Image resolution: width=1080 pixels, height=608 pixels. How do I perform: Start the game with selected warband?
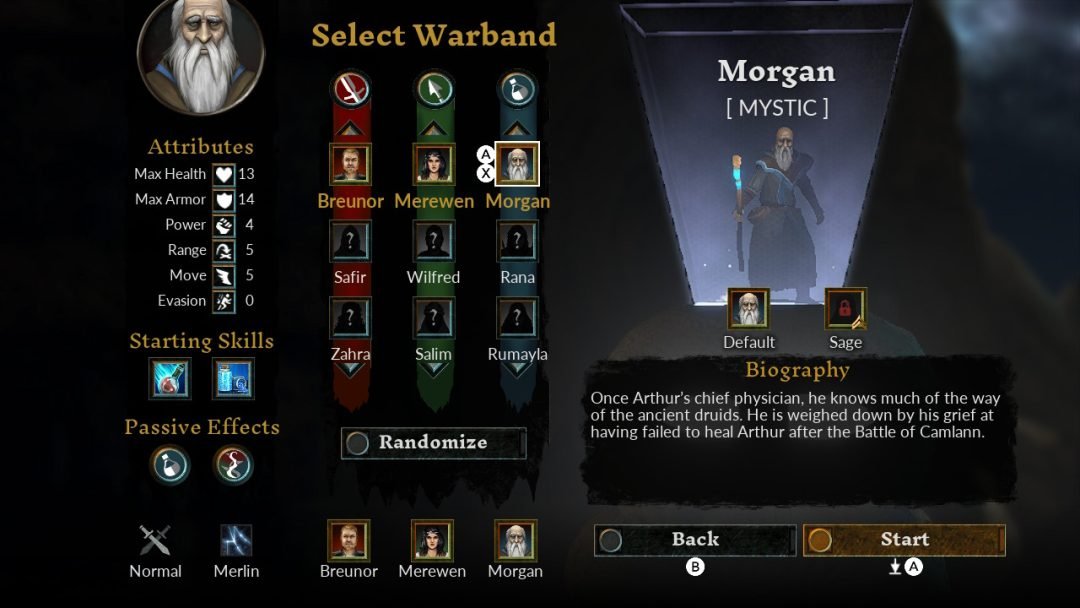point(904,540)
